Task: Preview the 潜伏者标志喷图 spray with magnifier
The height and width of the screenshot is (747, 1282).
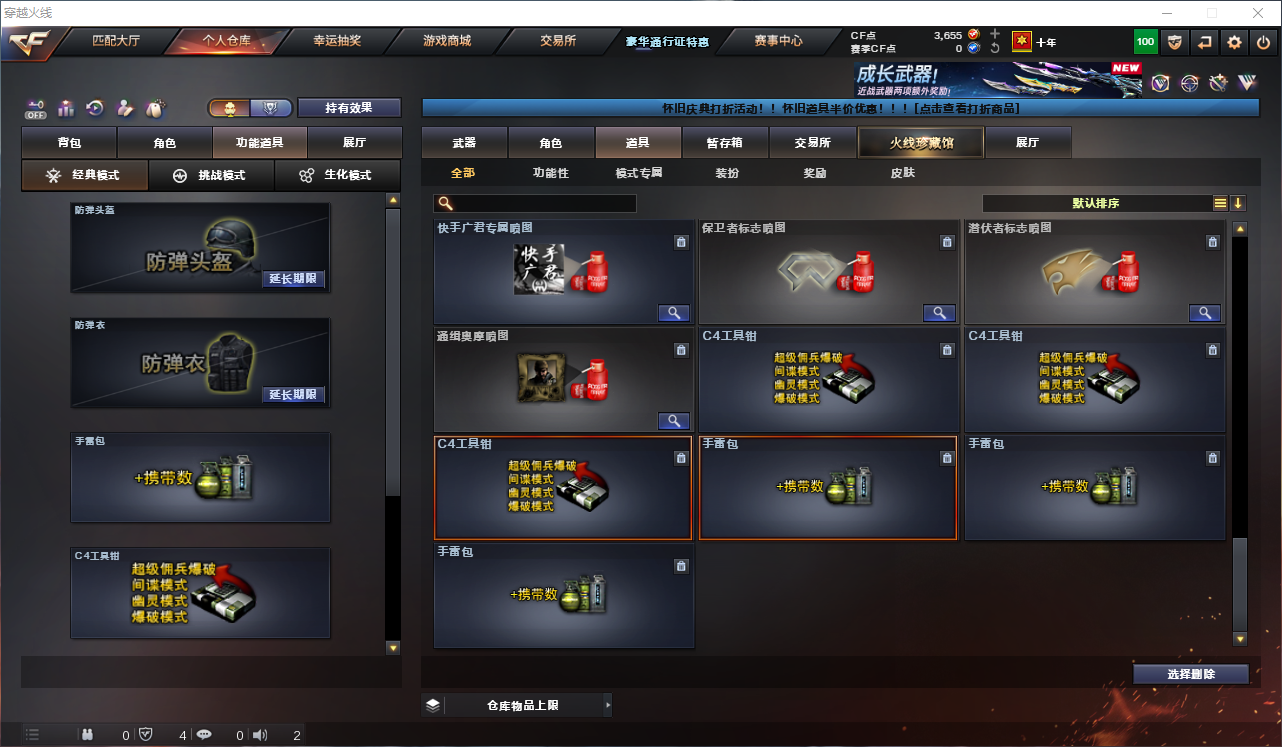Action: (1204, 313)
